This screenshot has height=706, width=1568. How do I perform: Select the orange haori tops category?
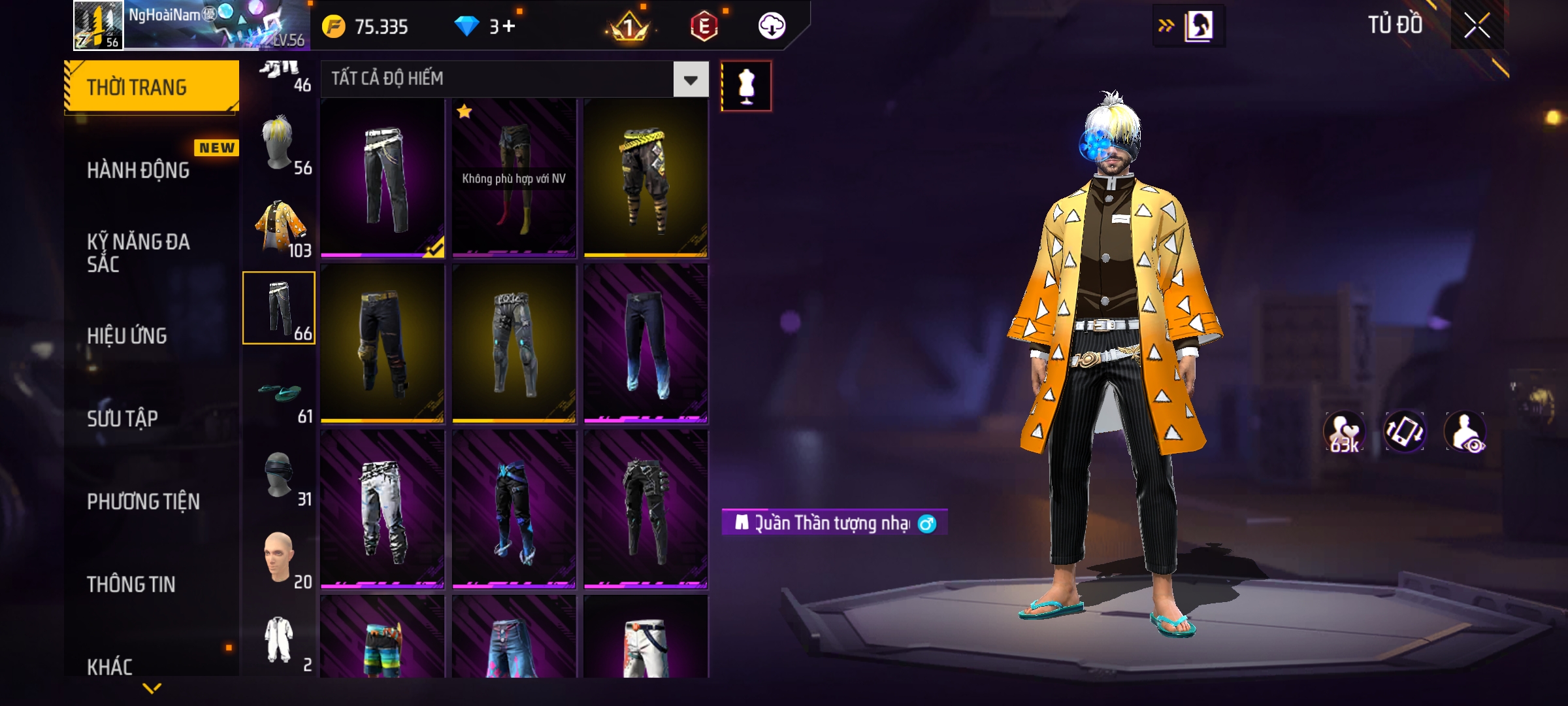pos(280,227)
